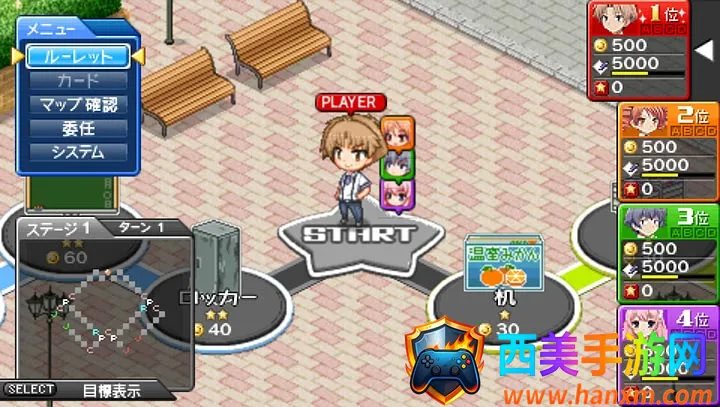Select the 委任 menu option
This screenshot has height=407, width=720.
[x=78, y=128]
